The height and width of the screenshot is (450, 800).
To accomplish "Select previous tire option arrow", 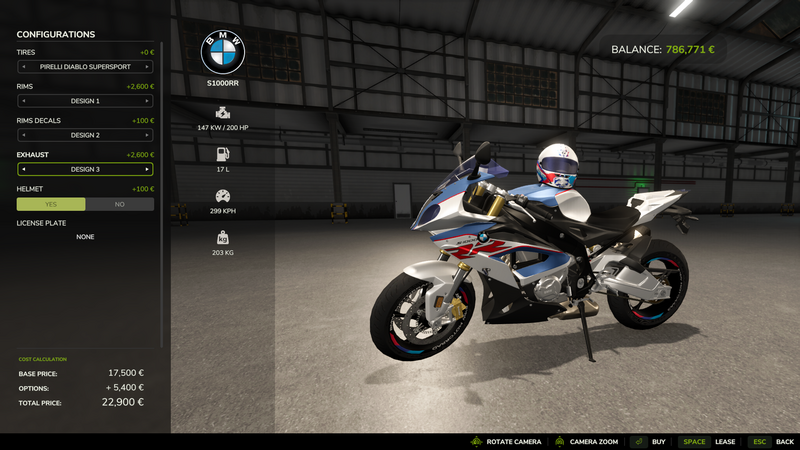I will (24, 67).
